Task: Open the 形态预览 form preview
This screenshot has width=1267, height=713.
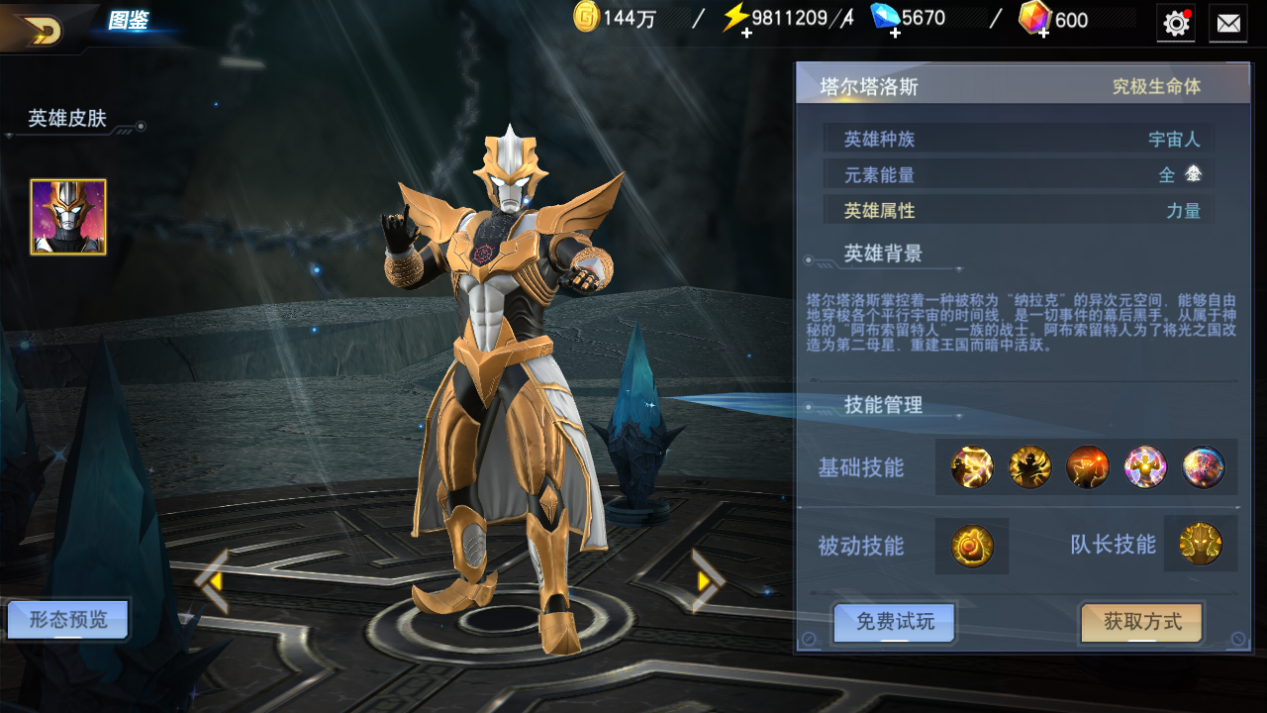Action: point(68,620)
